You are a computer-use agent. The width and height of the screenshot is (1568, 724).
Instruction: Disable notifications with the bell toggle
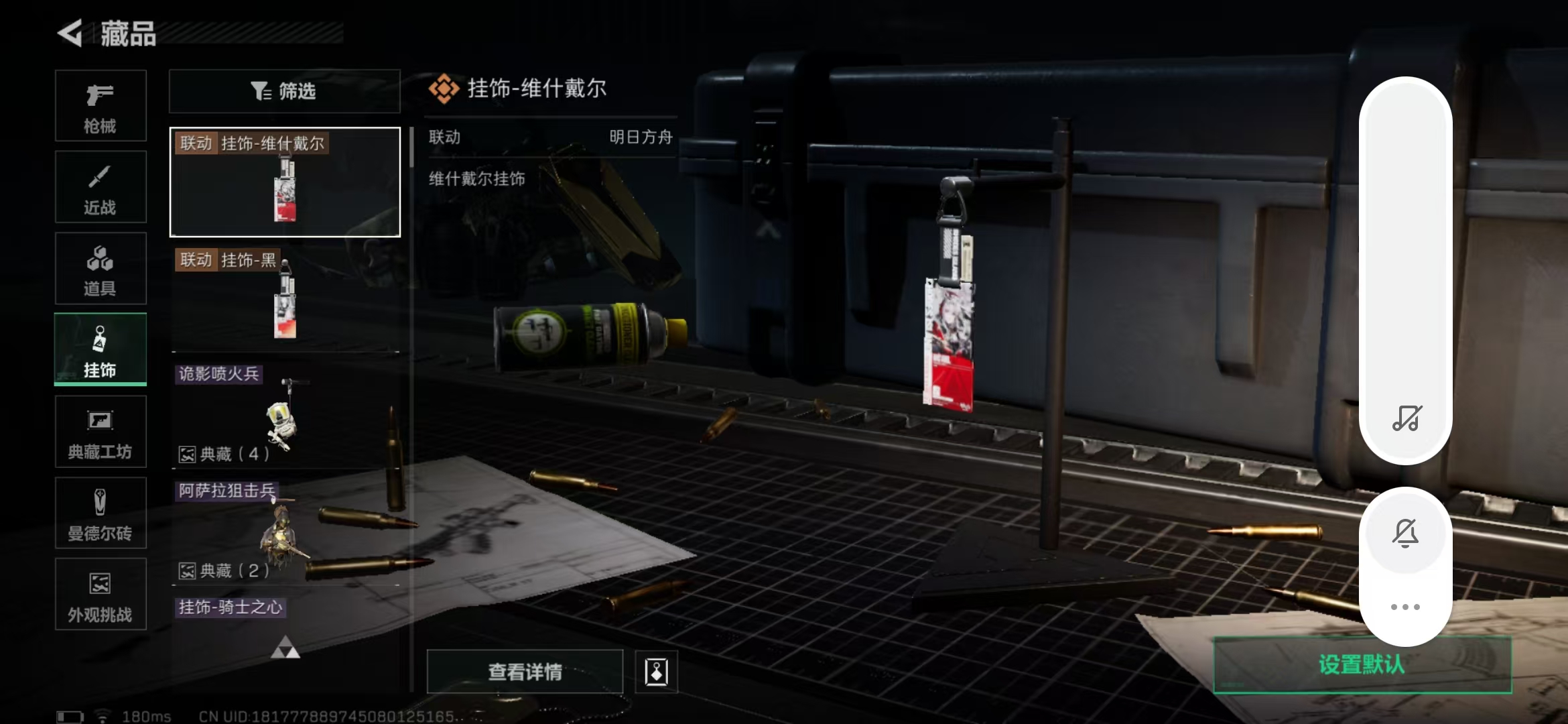tap(1406, 533)
